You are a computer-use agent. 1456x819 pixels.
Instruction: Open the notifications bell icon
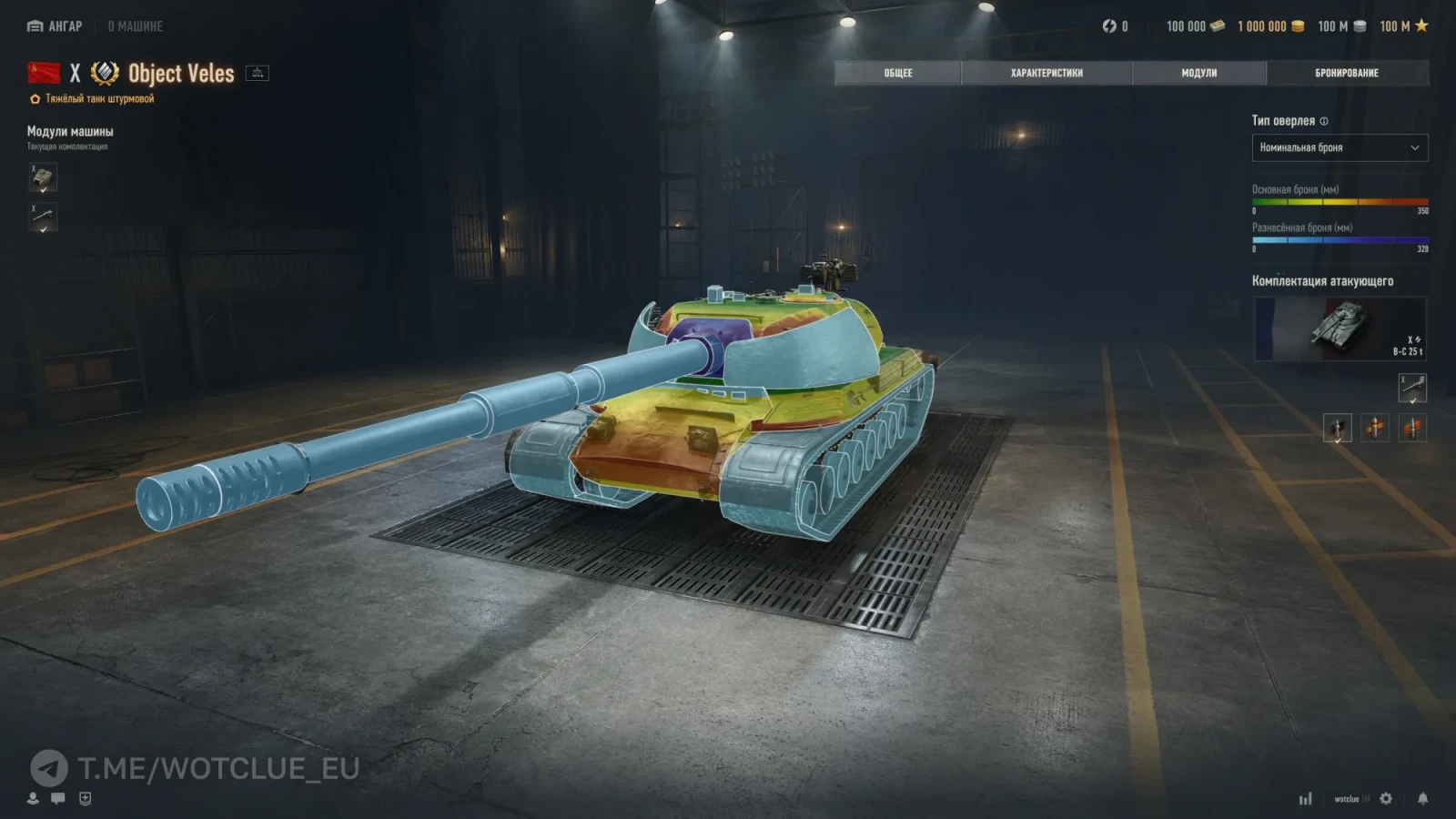point(1422,798)
